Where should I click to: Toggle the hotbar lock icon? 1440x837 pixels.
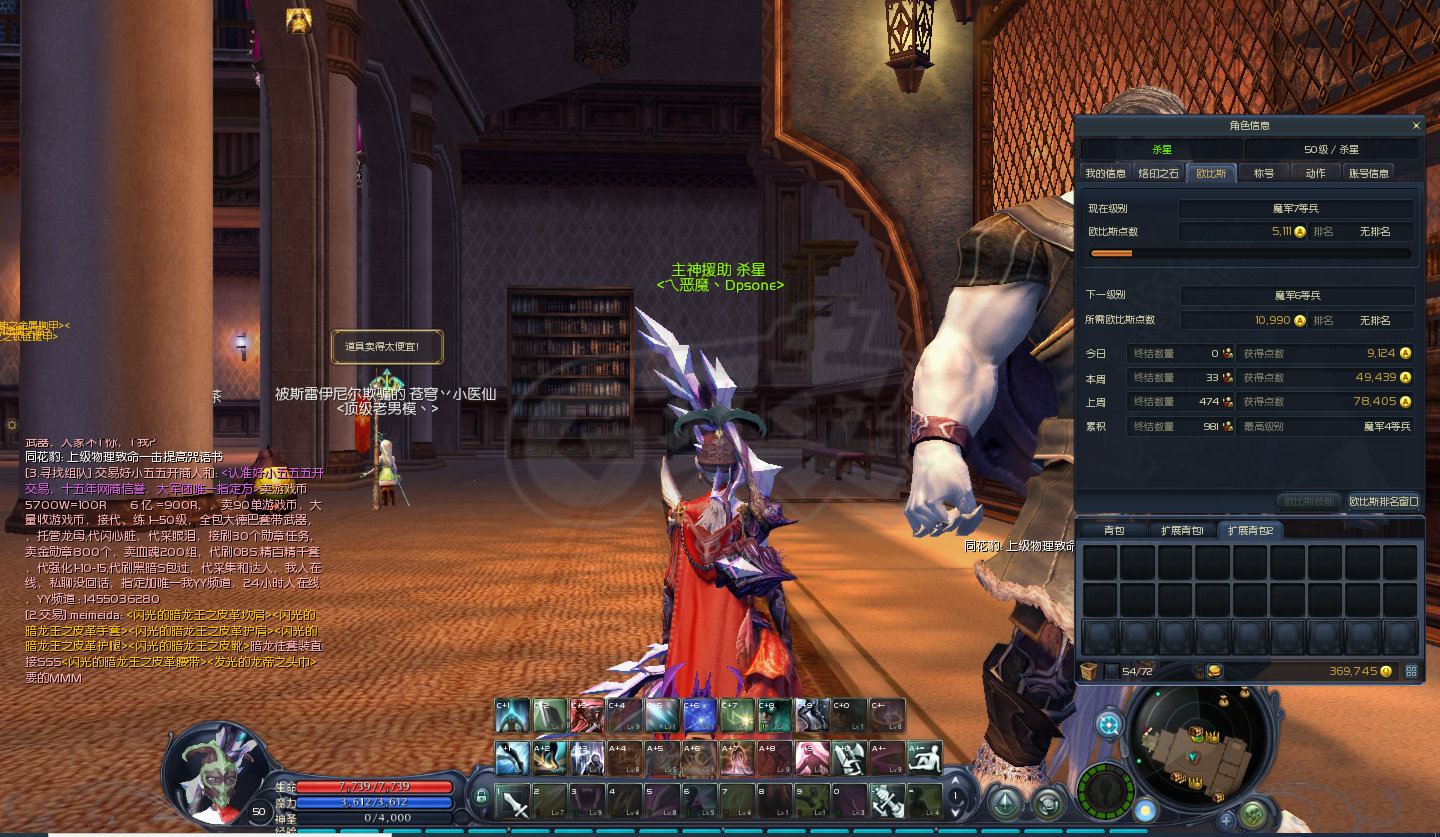point(481,797)
